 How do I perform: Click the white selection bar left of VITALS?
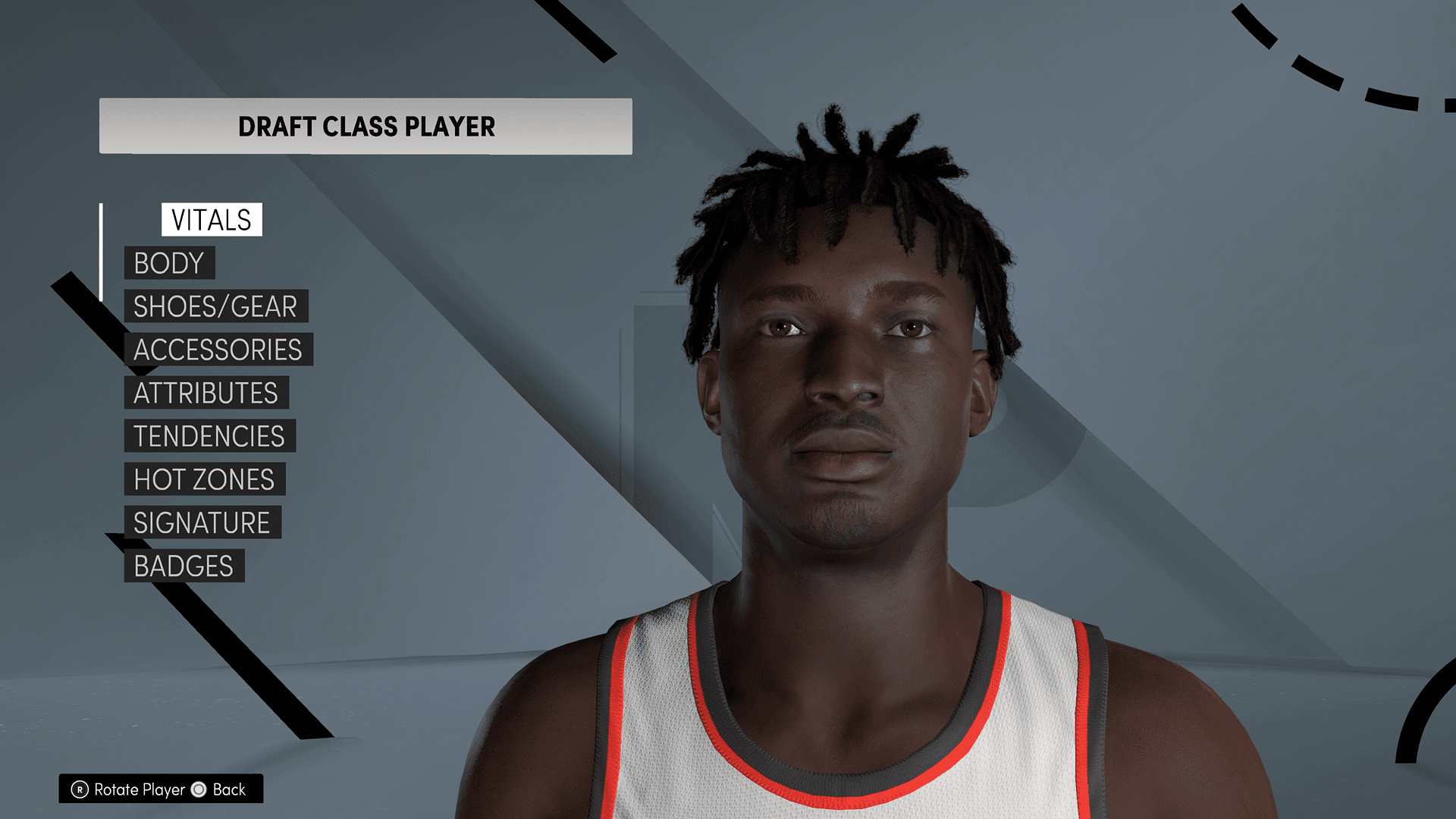(x=101, y=250)
